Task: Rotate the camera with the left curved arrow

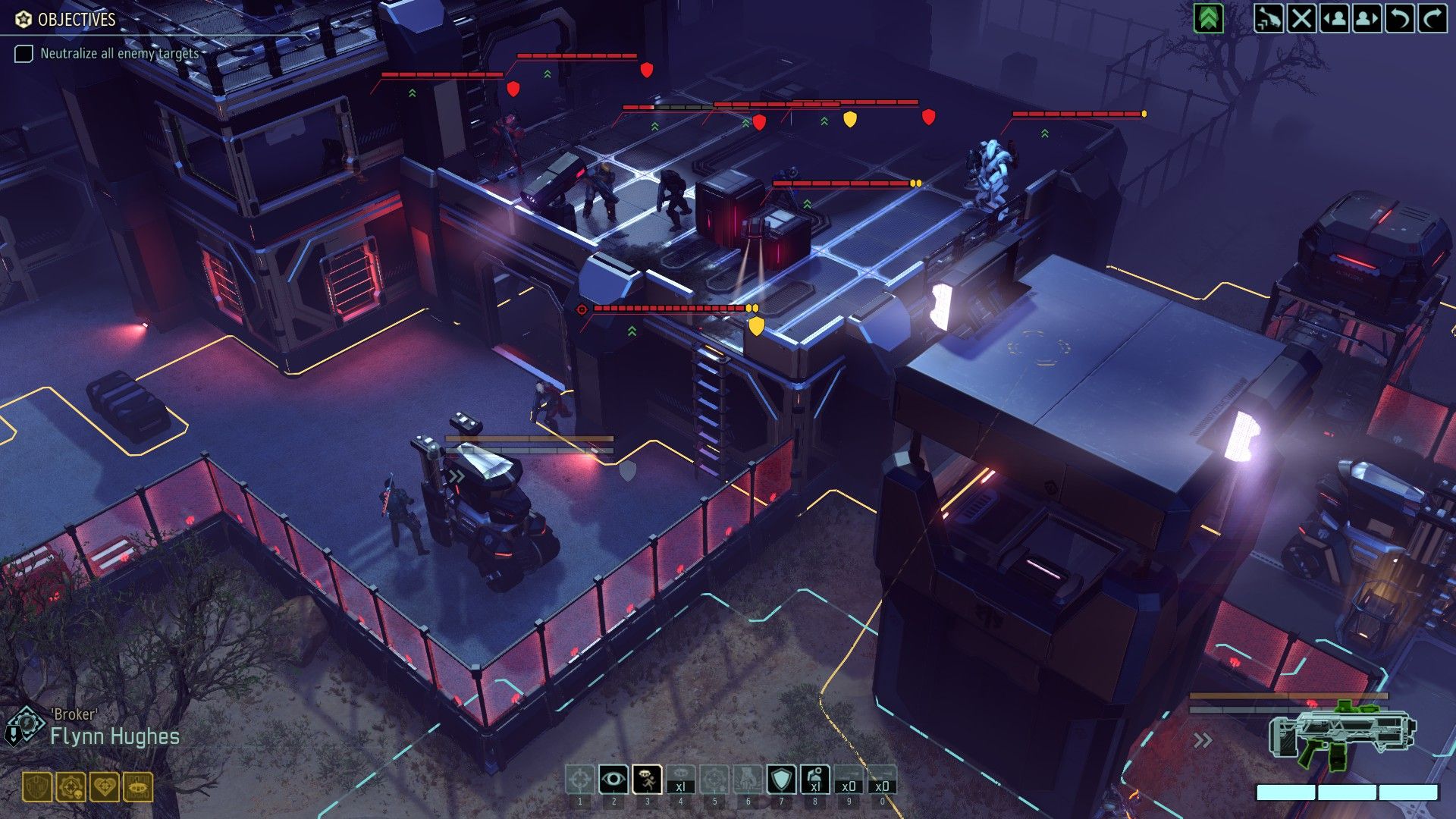Action: click(x=1399, y=18)
